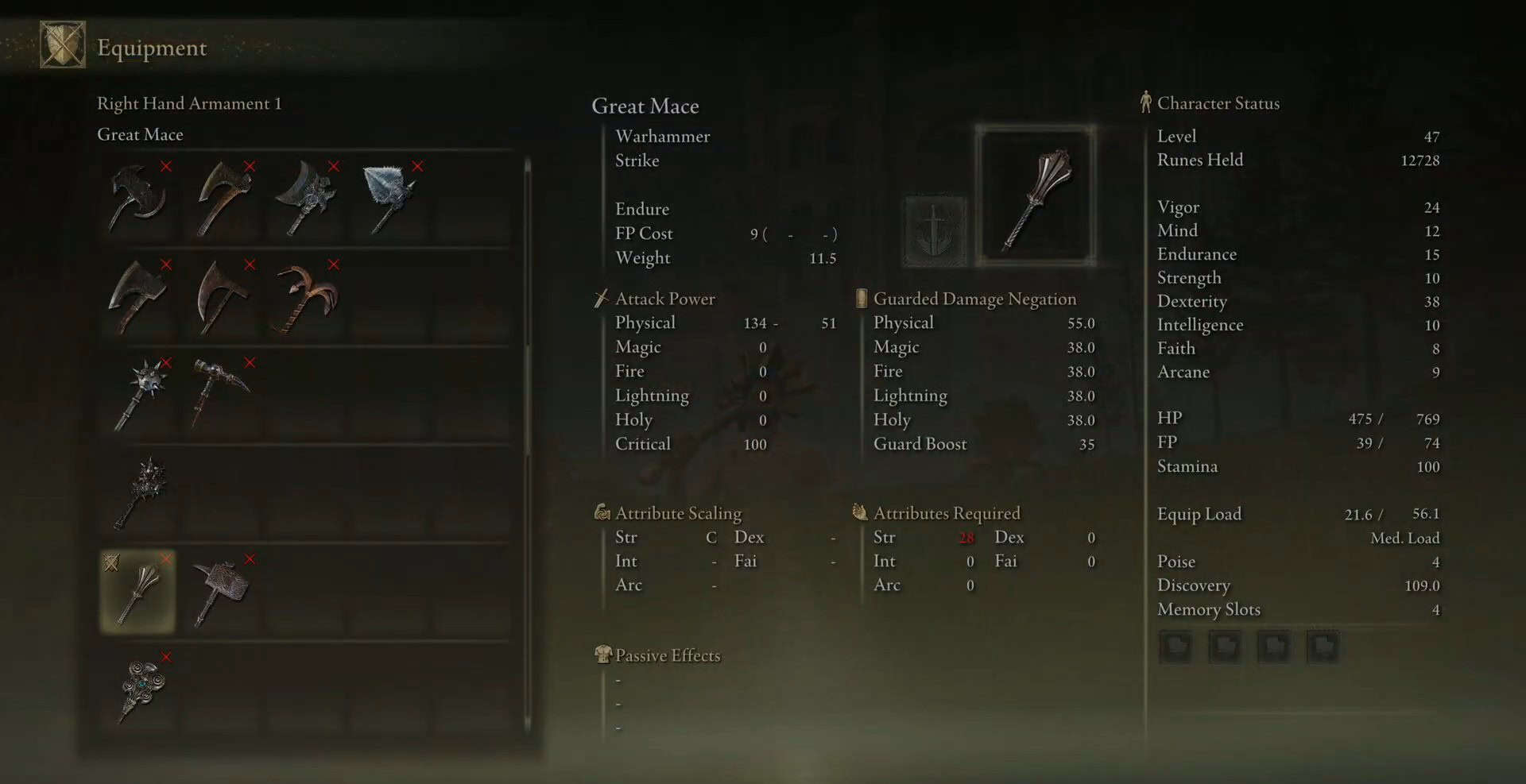Select the spiked Morning Star mace
Image resolution: width=1526 pixels, height=784 pixels.
coord(139,395)
